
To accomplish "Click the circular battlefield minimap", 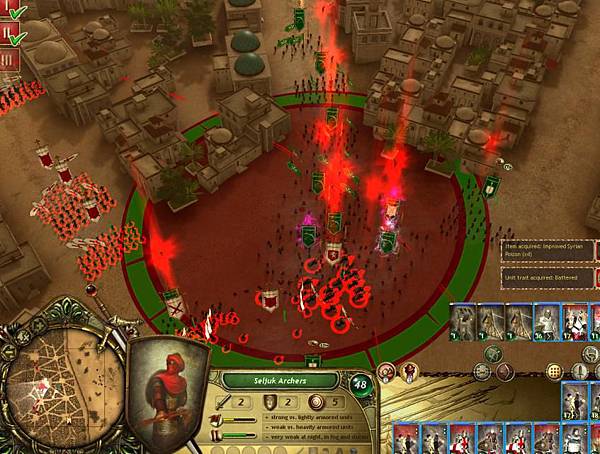I will 48,378.
